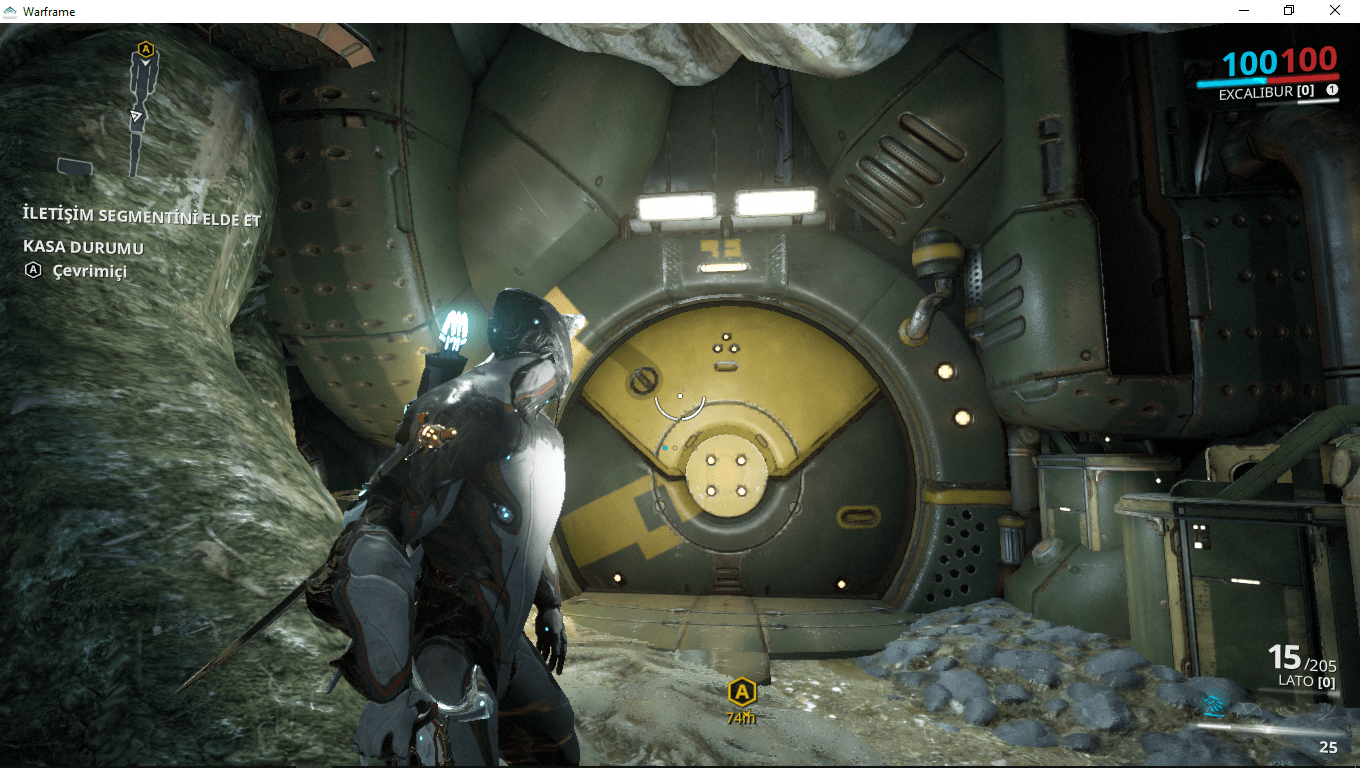Restore down the Warframe window

(x=1289, y=11)
